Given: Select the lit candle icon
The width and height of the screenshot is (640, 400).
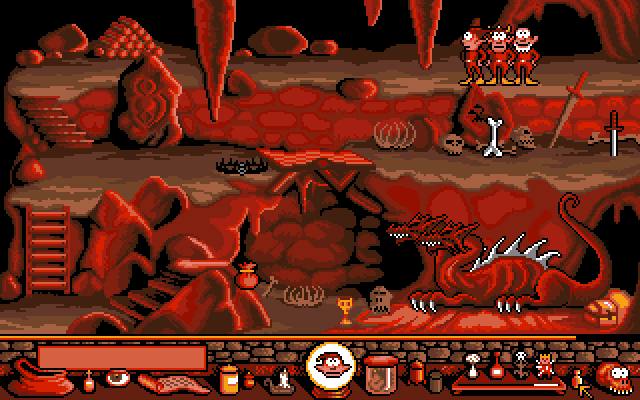Looking at the screenshot, I should pyautogui.click(x=283, y=378).
